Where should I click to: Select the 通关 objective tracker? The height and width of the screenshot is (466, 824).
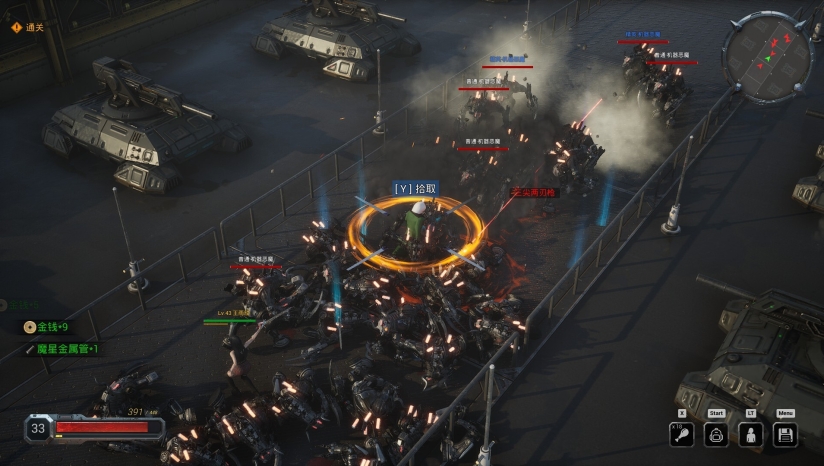[28, 27]
